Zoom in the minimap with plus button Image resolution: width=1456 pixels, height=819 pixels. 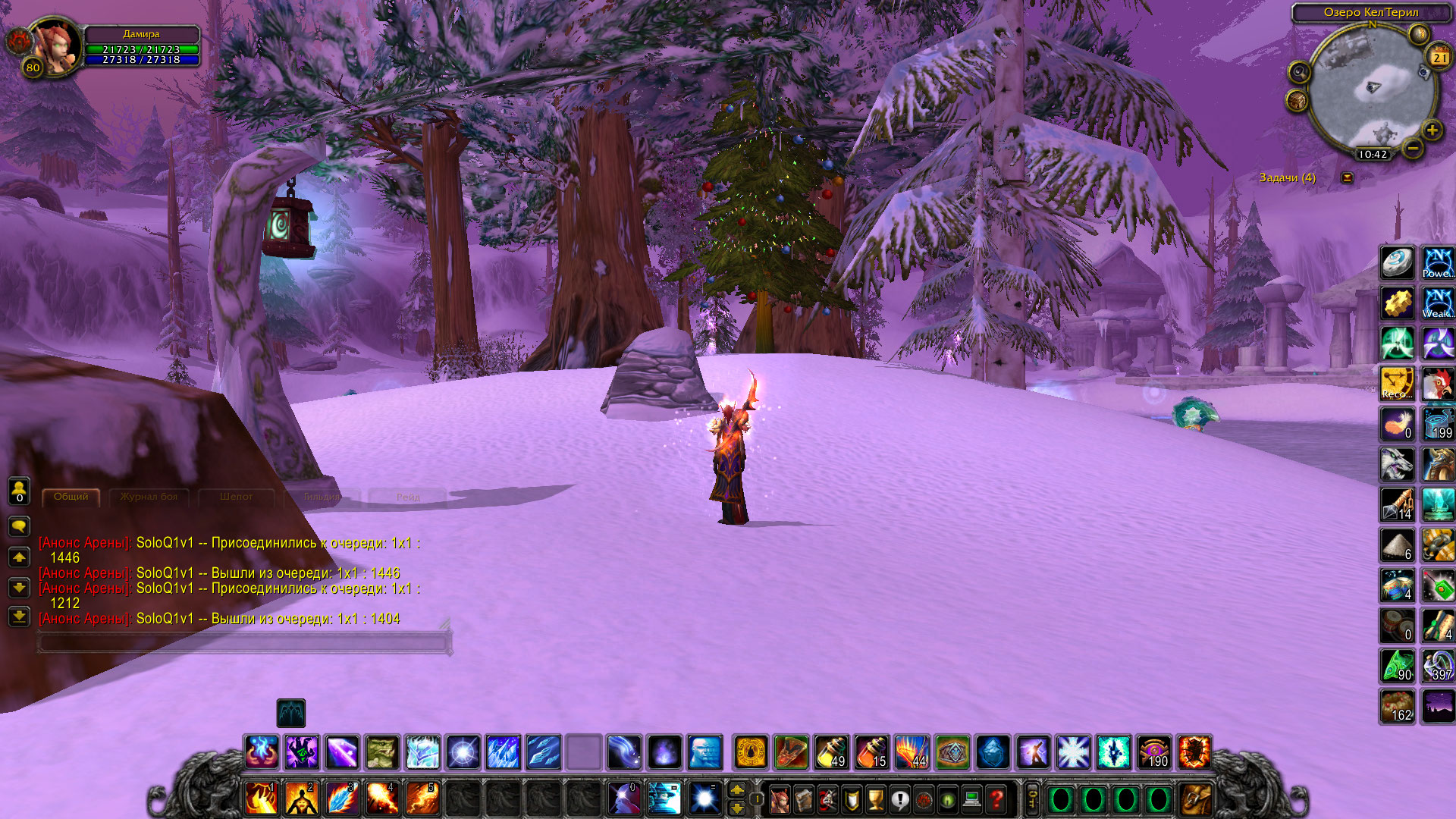(1431, 130)
